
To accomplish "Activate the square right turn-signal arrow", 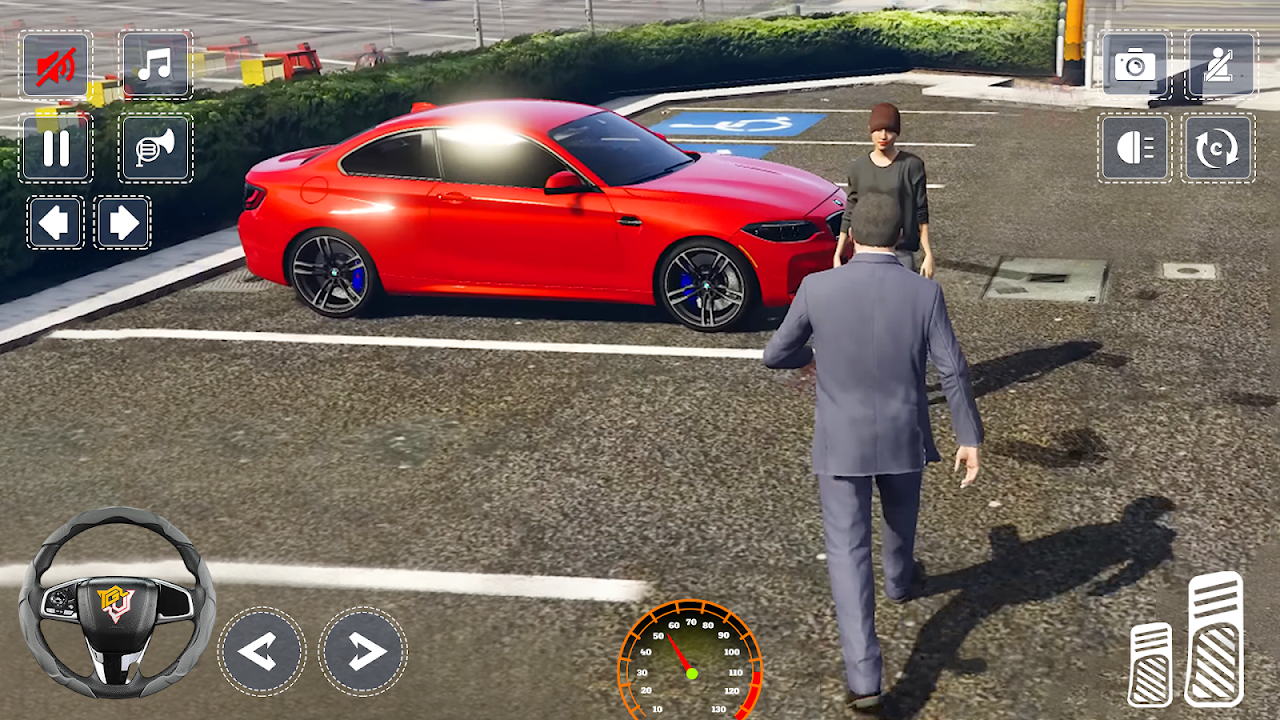I will (x=122, y=222).
